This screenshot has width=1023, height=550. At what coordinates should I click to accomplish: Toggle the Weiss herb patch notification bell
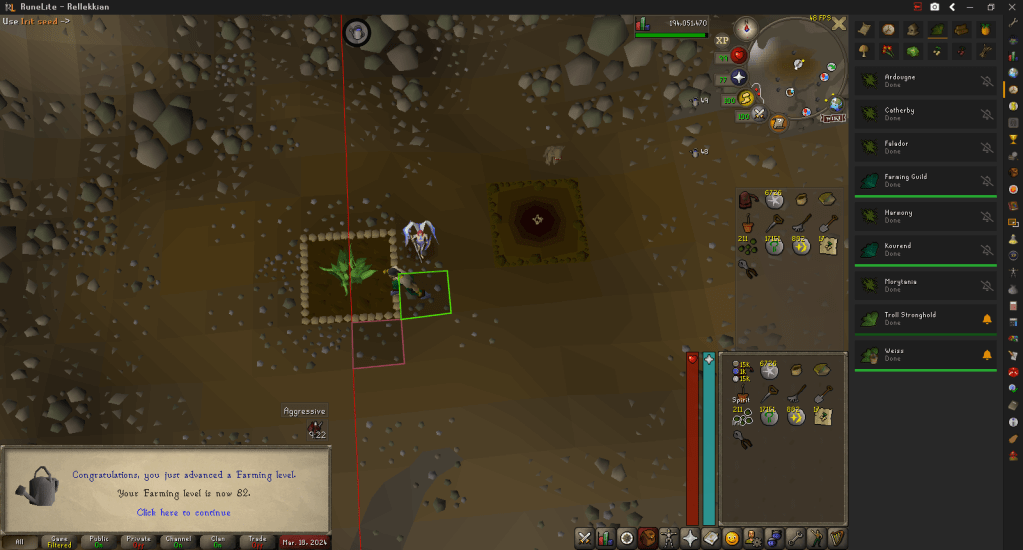click(x=987, y=355)
